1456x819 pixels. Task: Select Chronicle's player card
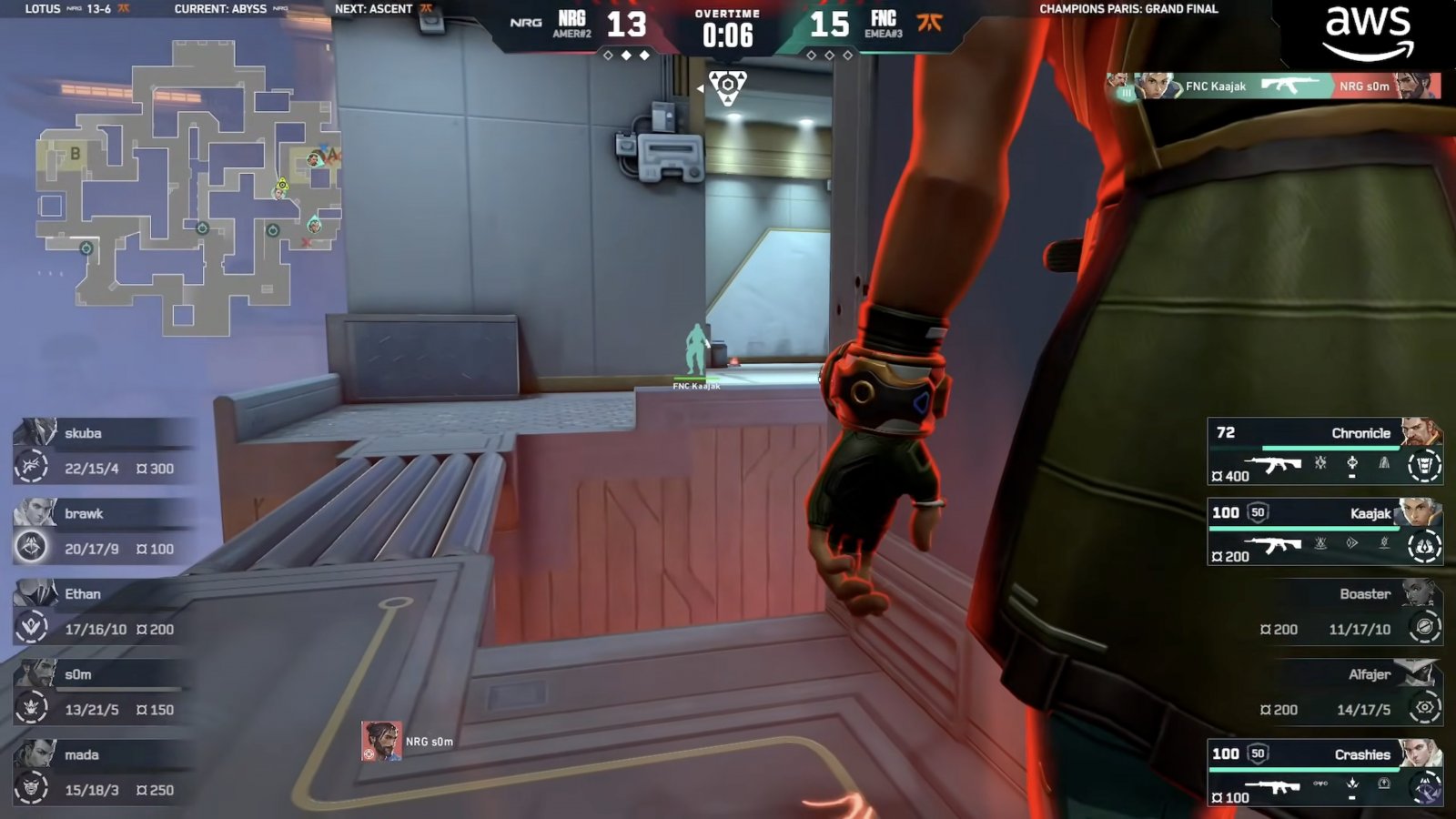[x=1324, y=451]
